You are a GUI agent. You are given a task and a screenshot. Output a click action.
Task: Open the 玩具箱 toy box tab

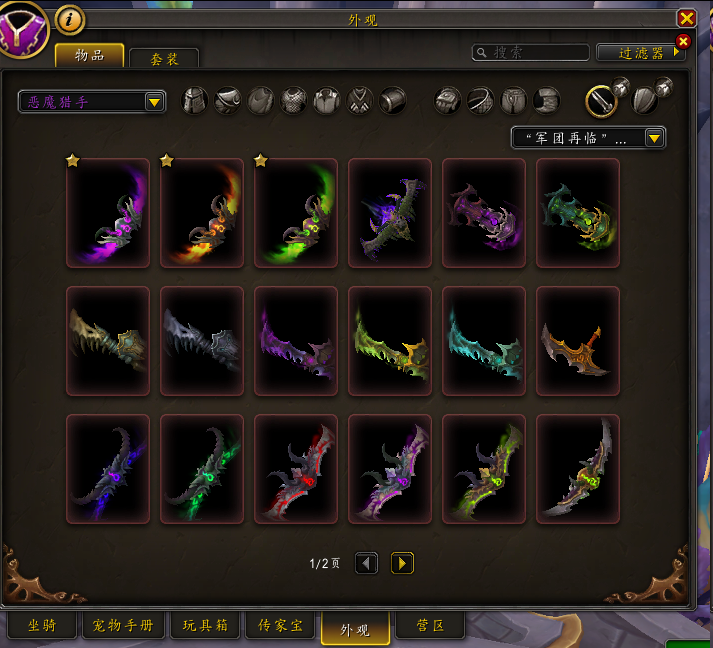click(x=203, y=627)
